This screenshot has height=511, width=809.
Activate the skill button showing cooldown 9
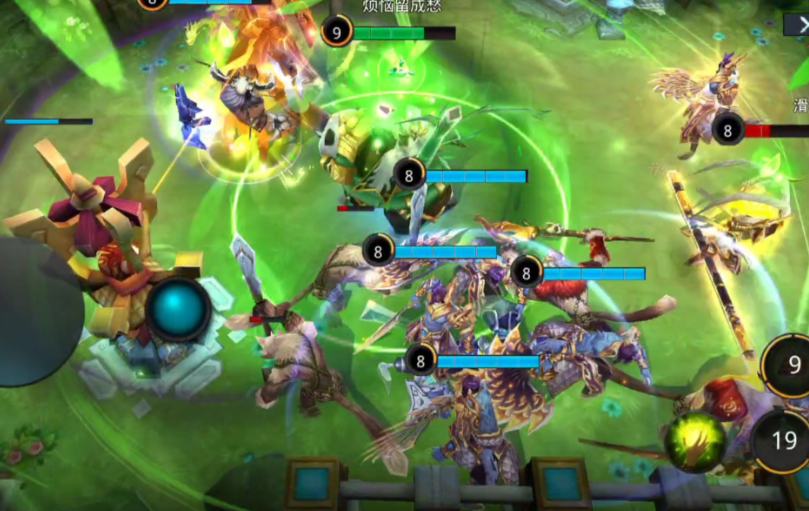pyautogui.click(x=789, y=366)
